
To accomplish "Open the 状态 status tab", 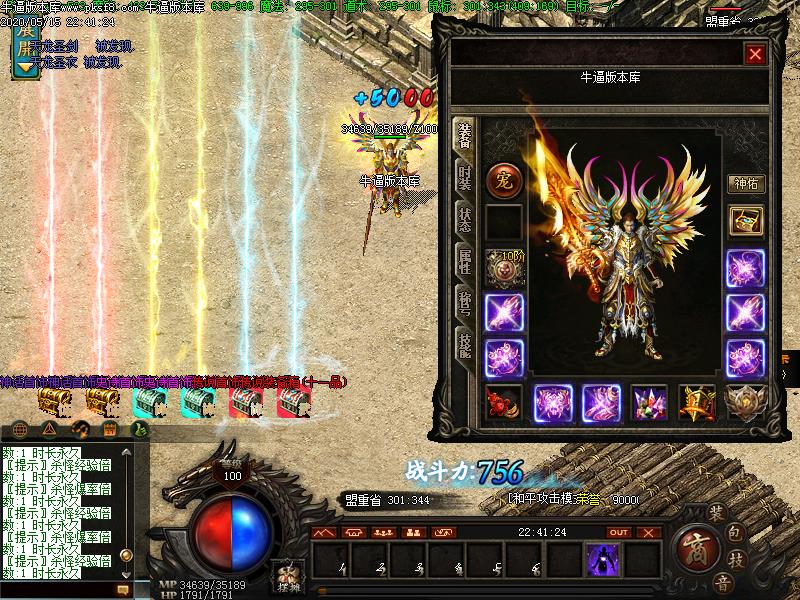I will coord(465,220).
